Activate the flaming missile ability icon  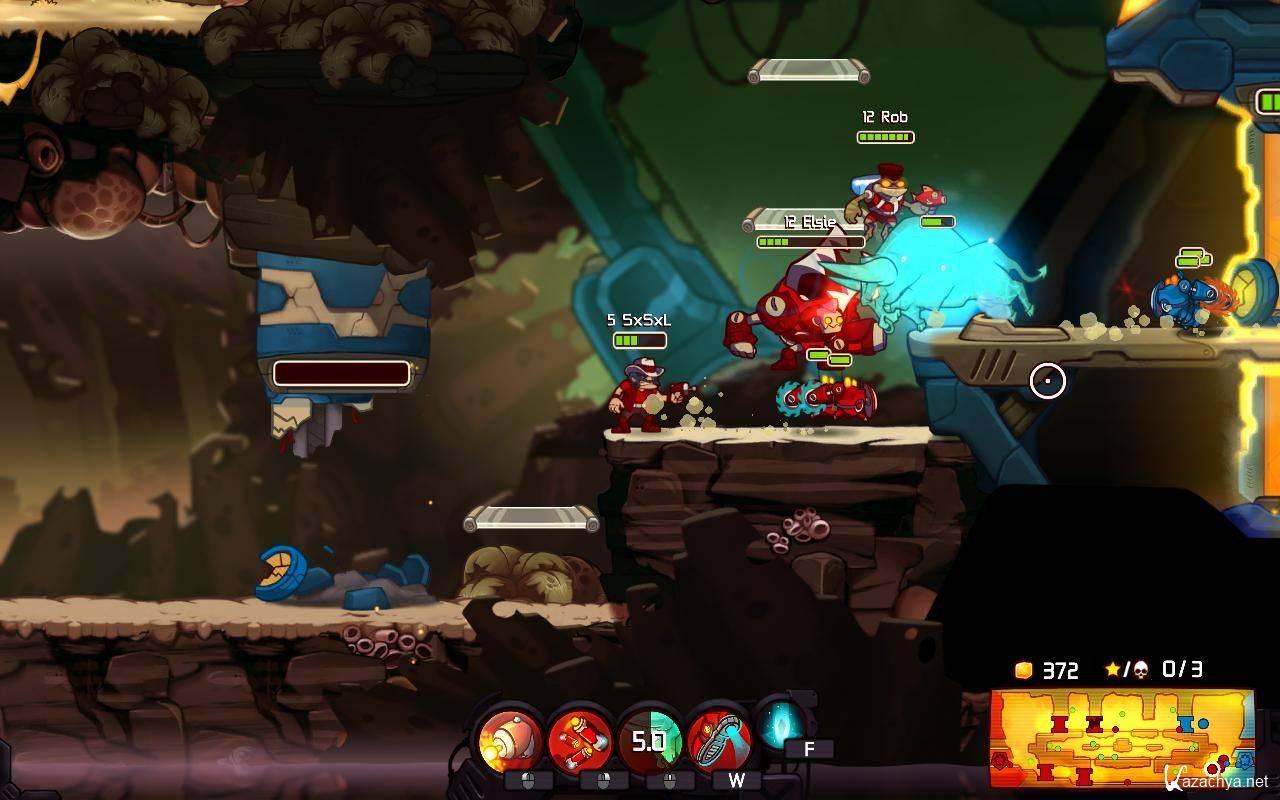coord(510,740)
